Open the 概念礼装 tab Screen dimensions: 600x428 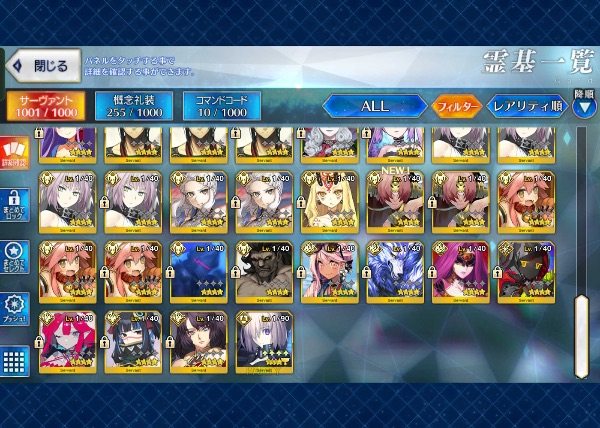point(133,107)
